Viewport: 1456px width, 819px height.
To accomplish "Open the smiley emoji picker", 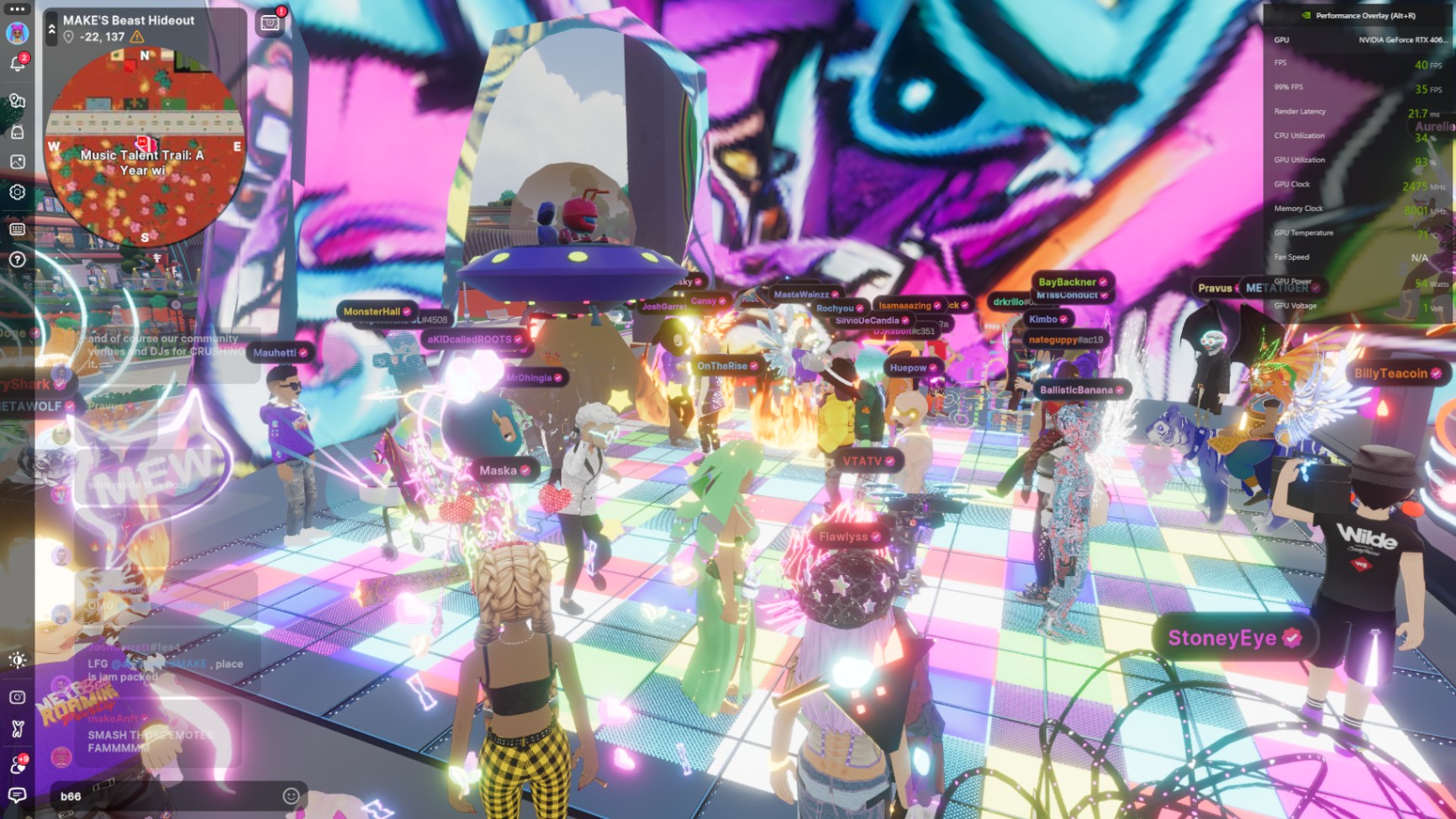I will click(291, 795).
